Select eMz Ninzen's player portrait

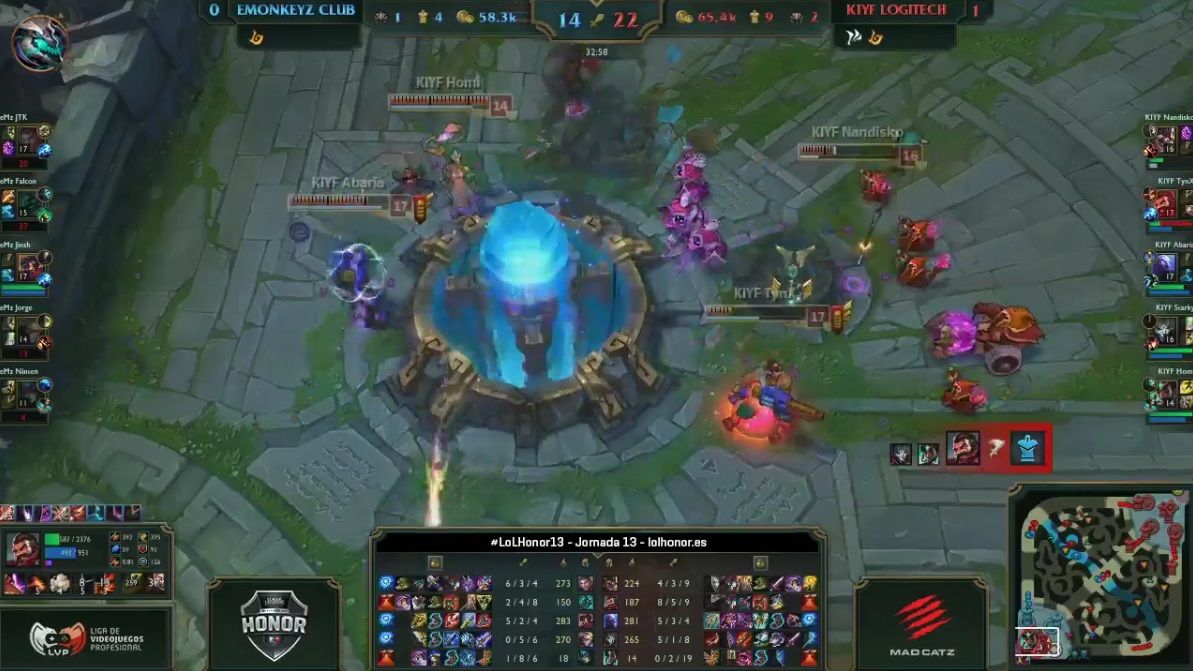29,393
